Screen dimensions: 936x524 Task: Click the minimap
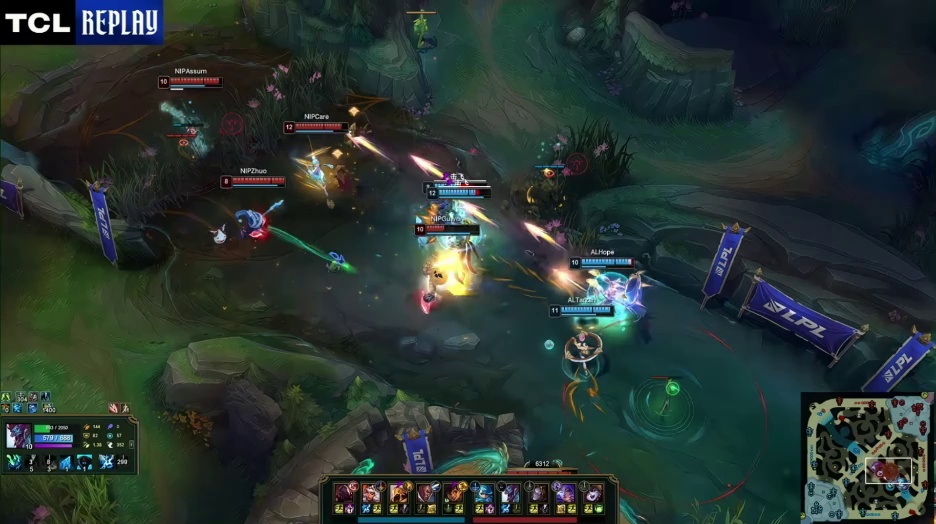866,458
